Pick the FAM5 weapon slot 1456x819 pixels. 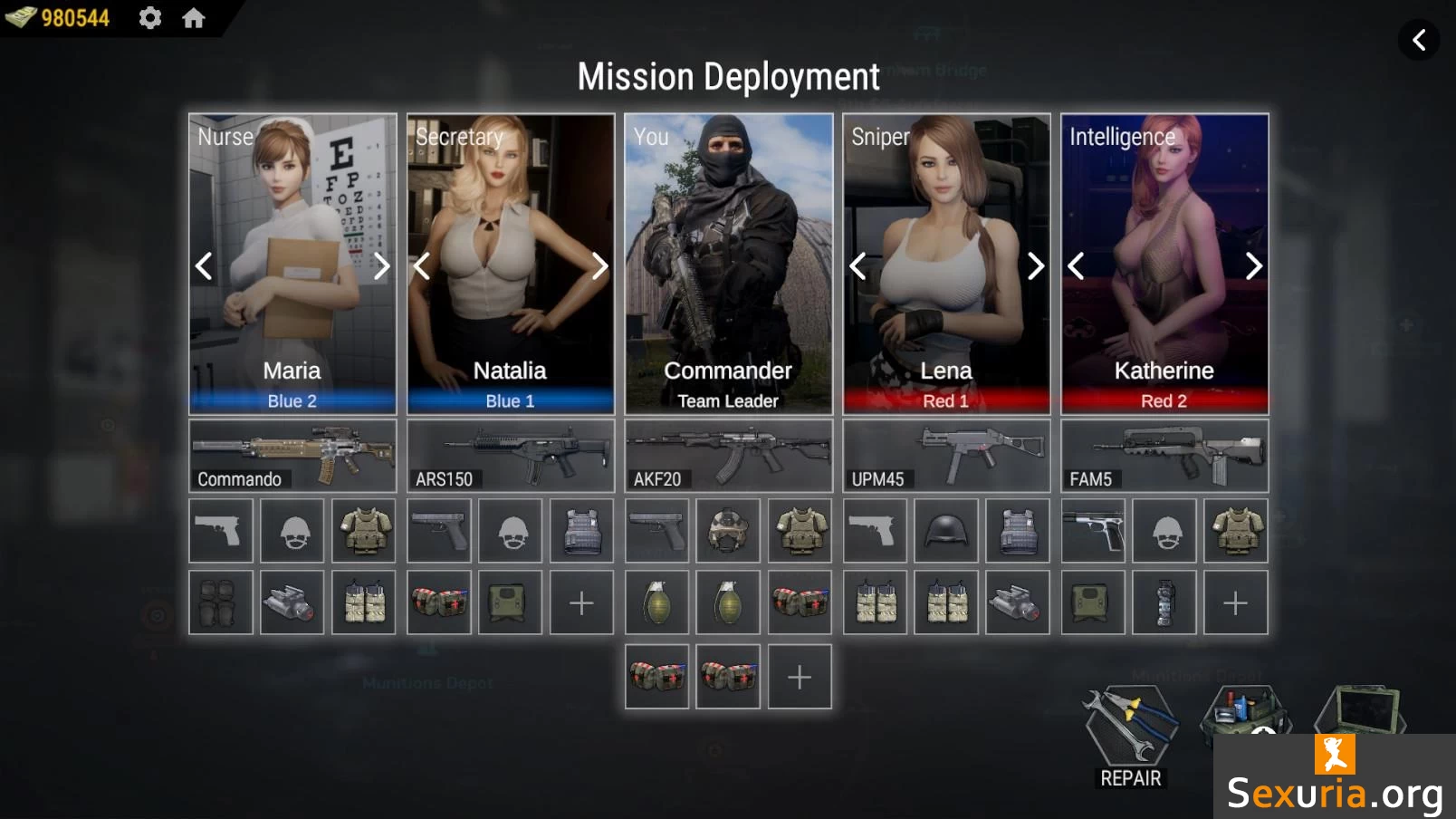tap(1164, 456)
